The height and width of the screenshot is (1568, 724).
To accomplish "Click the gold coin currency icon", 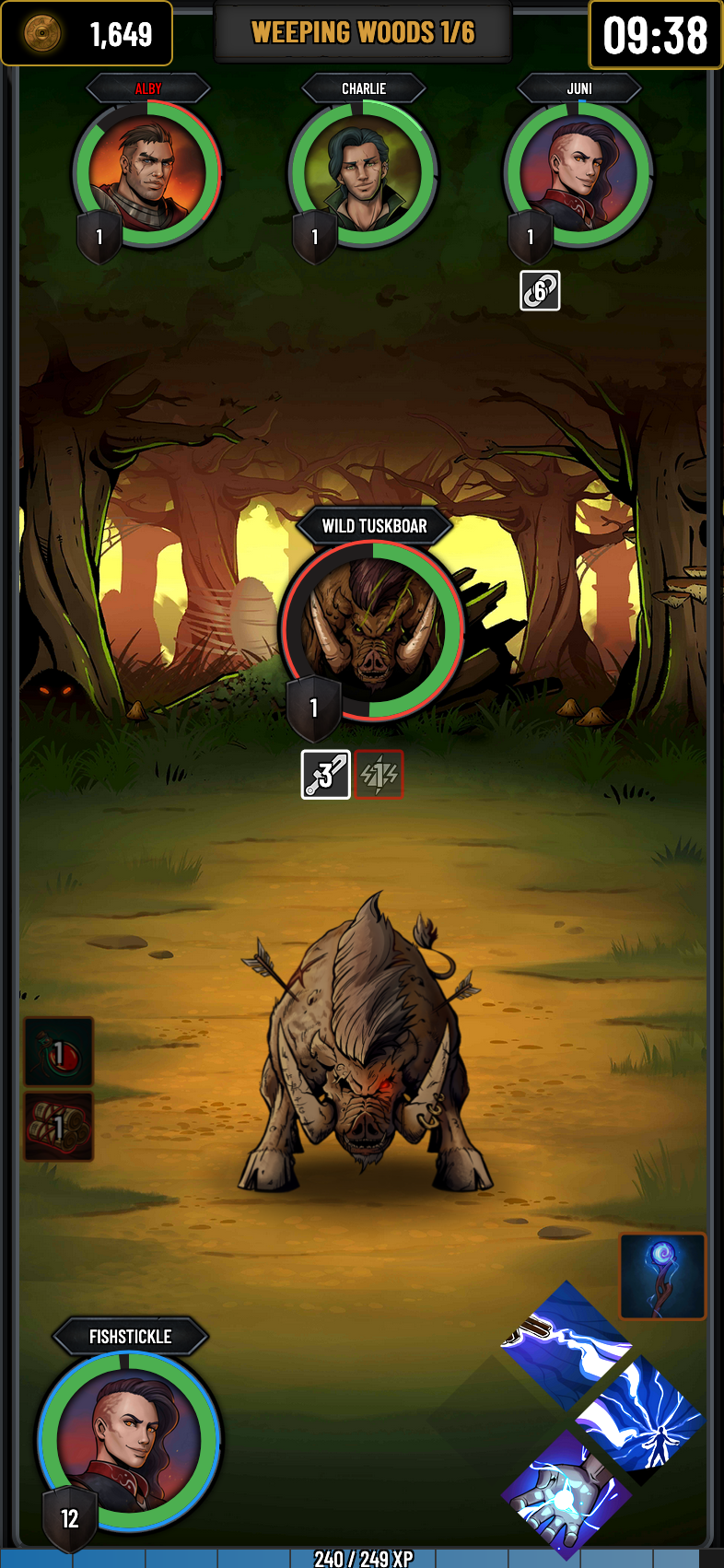I will pos(42,34).
